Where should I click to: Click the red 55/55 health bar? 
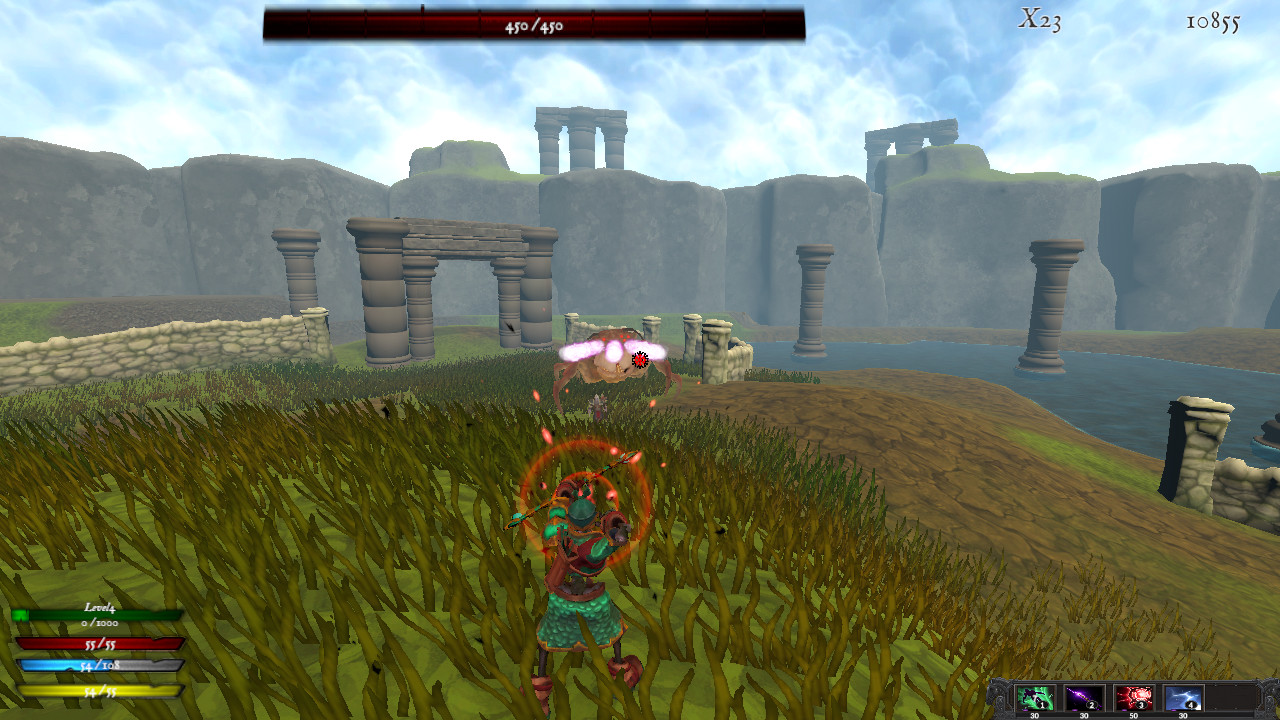pyautogui.click(x=100, y=644)
